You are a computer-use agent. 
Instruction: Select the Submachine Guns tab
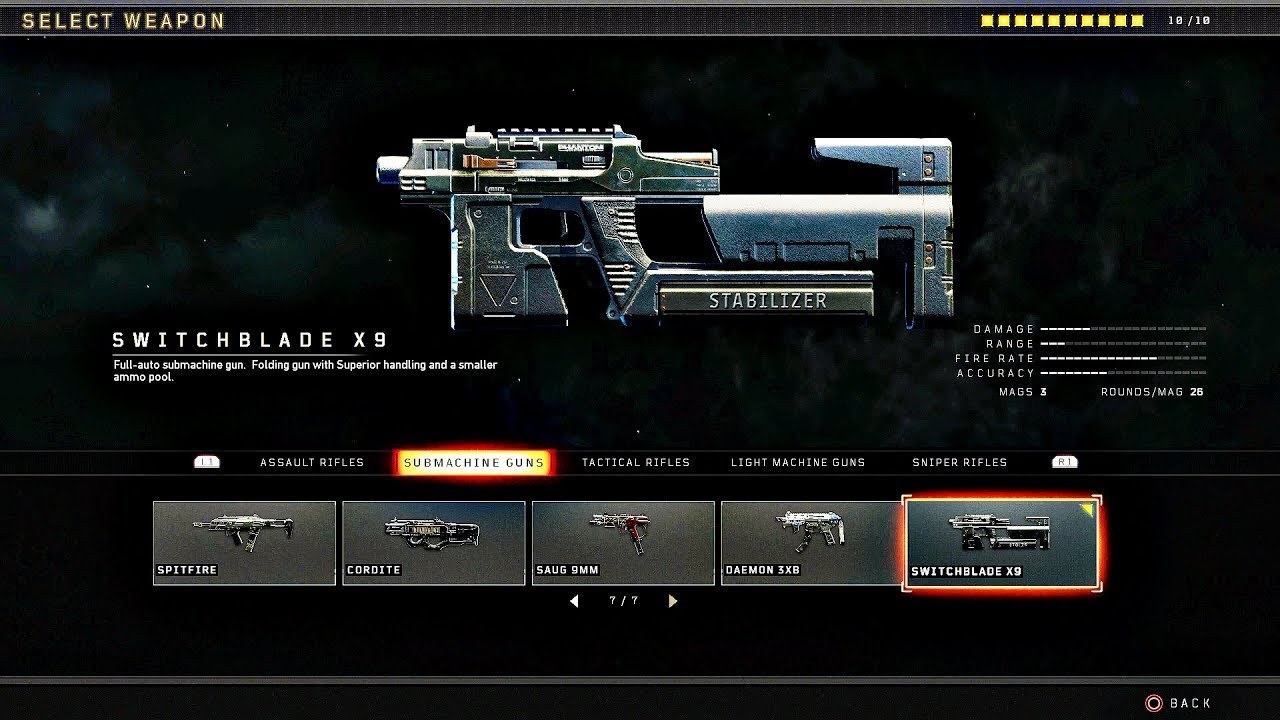(x=474, y=462)
